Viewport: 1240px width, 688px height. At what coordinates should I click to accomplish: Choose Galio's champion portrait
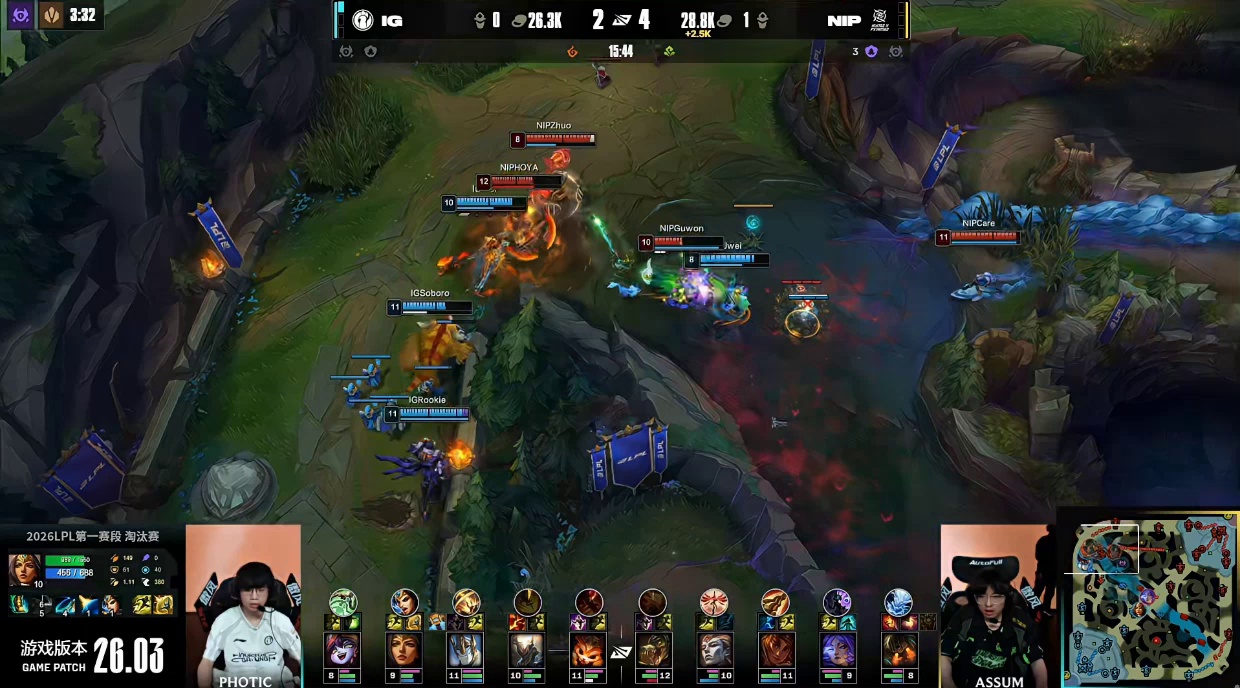tap(465, 650)
